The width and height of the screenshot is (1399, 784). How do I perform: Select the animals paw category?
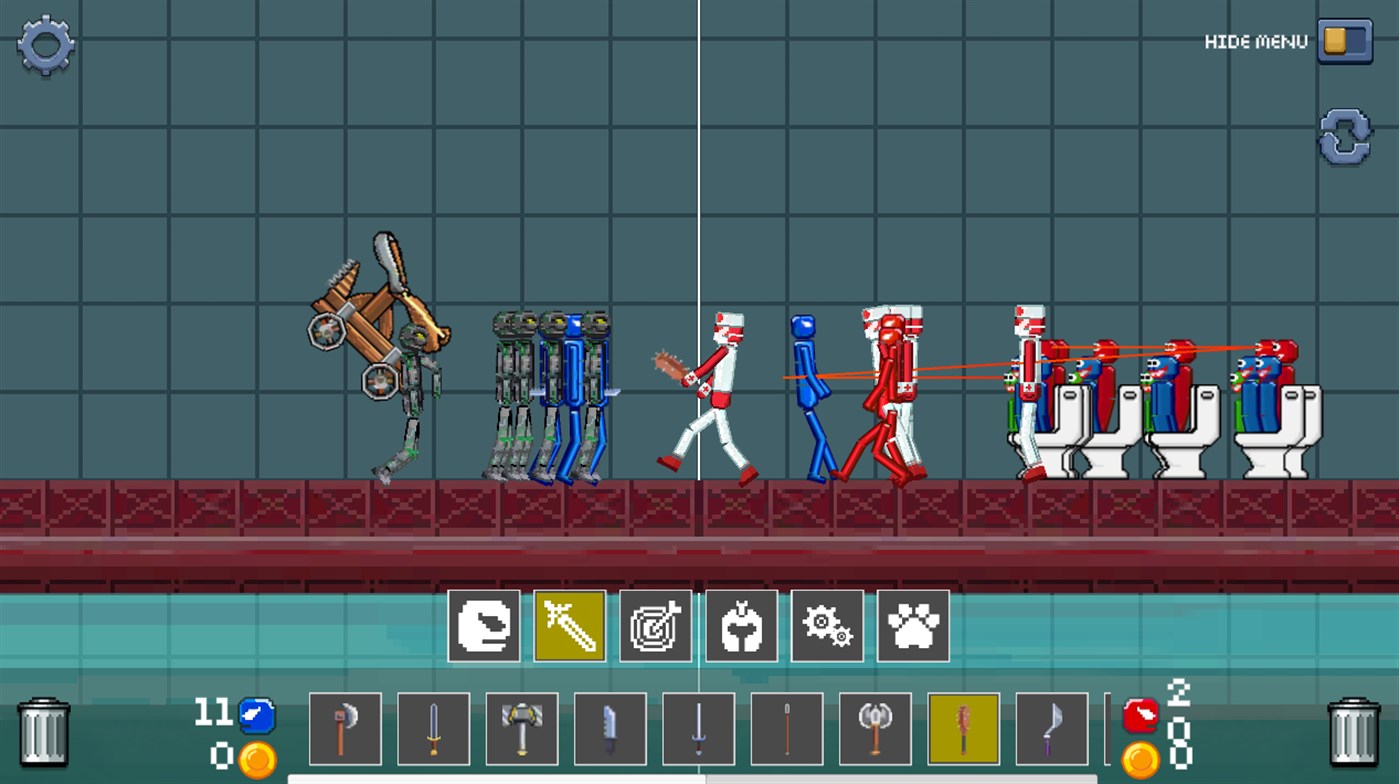point(914,628)
